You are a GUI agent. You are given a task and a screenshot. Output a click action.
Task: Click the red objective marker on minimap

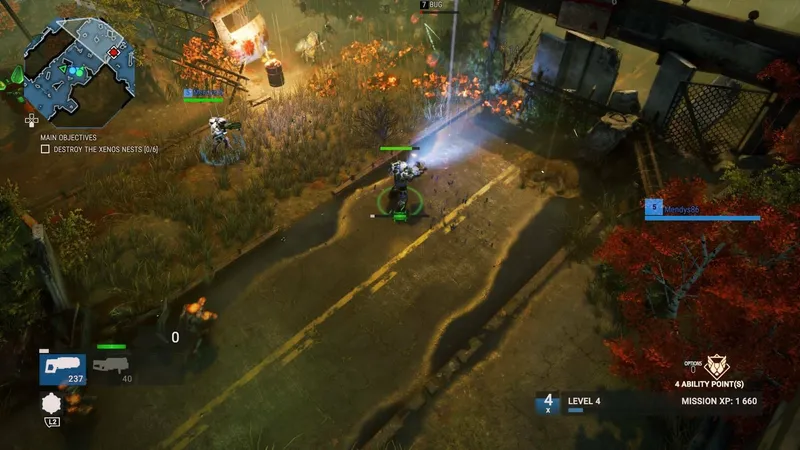coord(113,52)
